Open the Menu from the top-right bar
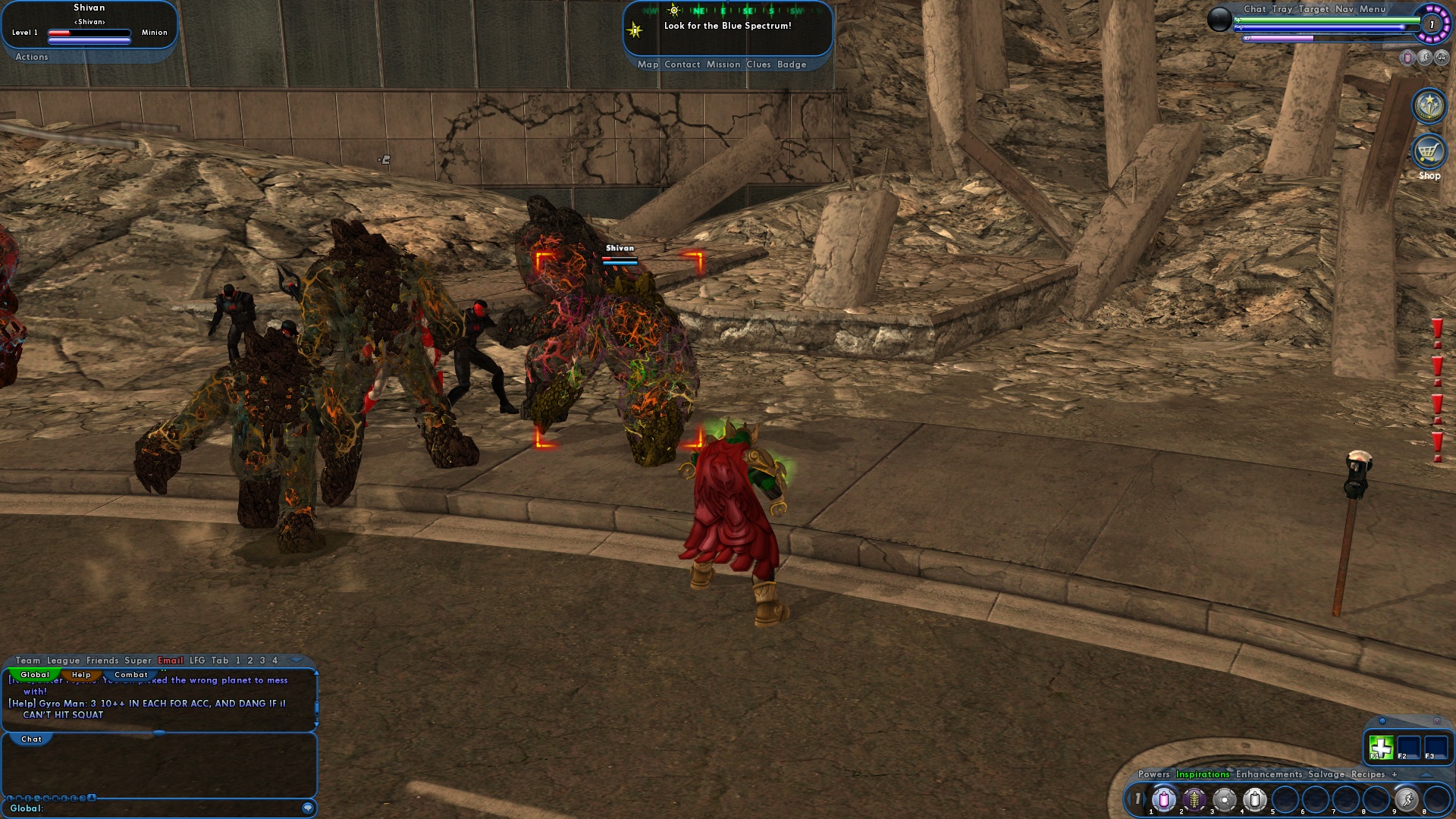 (1371, 10)
